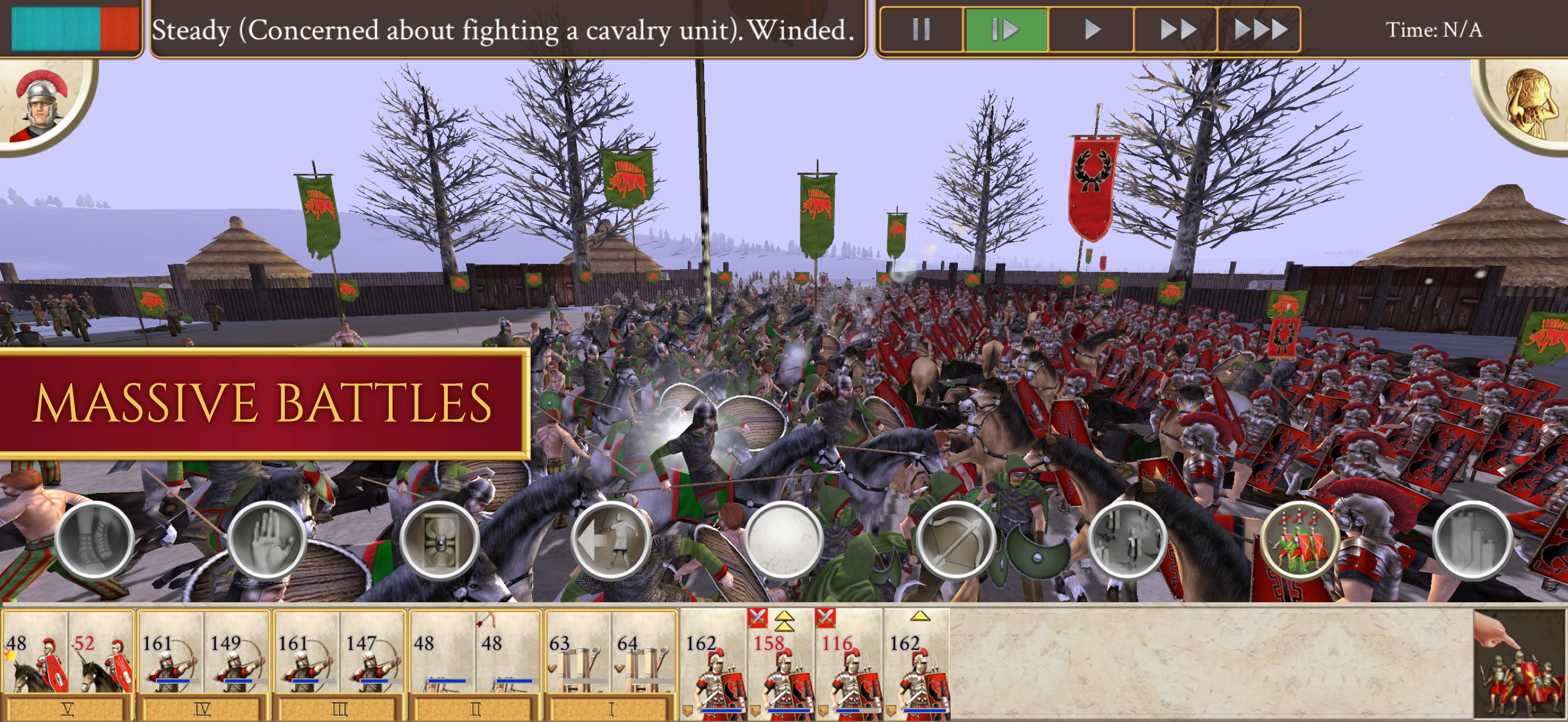Select battle group I
Image resolution: width=1568 pixels, height=722 pixels.
tap(612, 709)
